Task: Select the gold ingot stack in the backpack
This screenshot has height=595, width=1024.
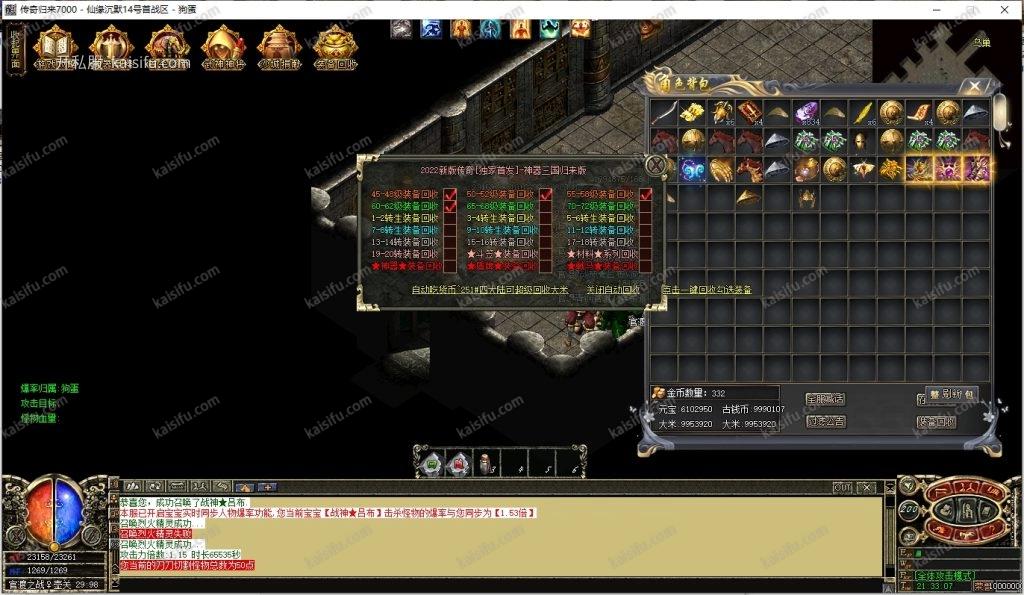Action: coord(692,112)
